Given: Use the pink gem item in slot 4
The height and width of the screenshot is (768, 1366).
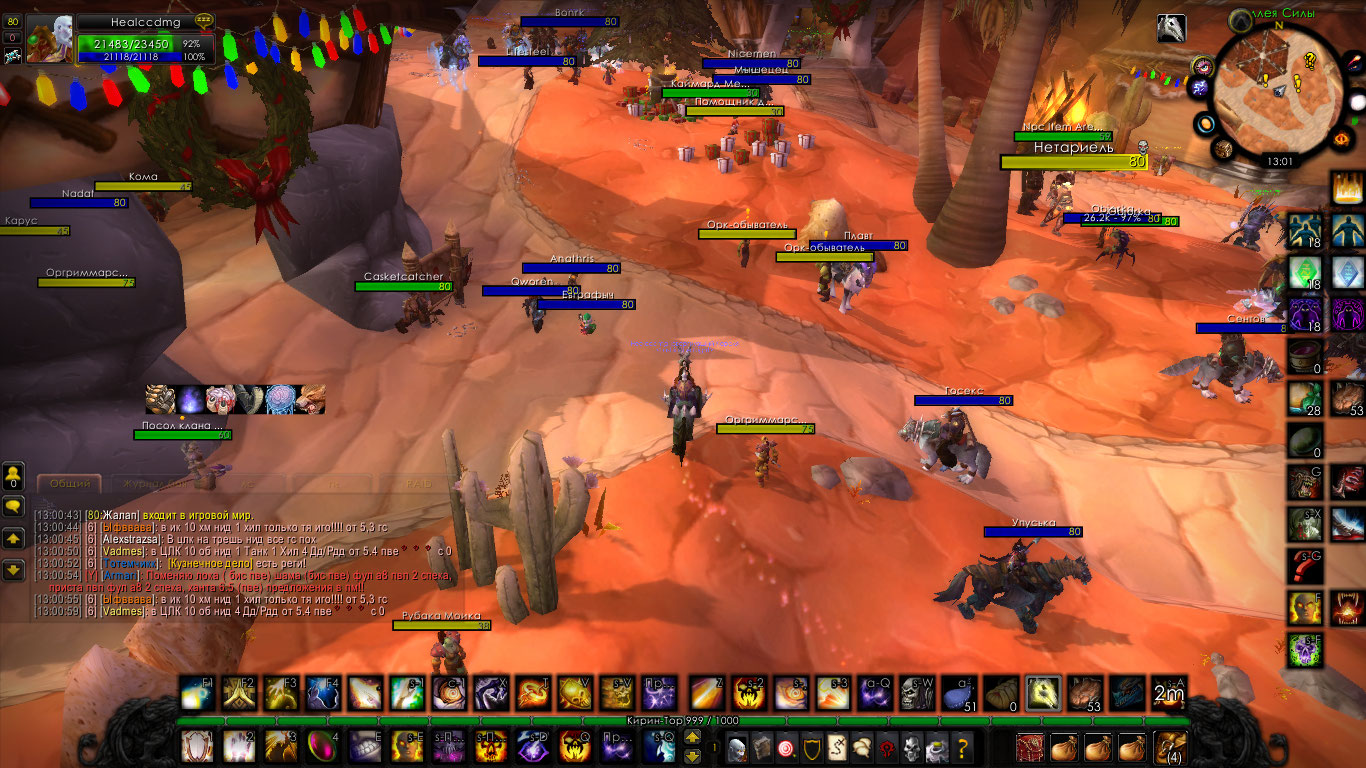Looking at the screenshot, I should tap(323, 746).
